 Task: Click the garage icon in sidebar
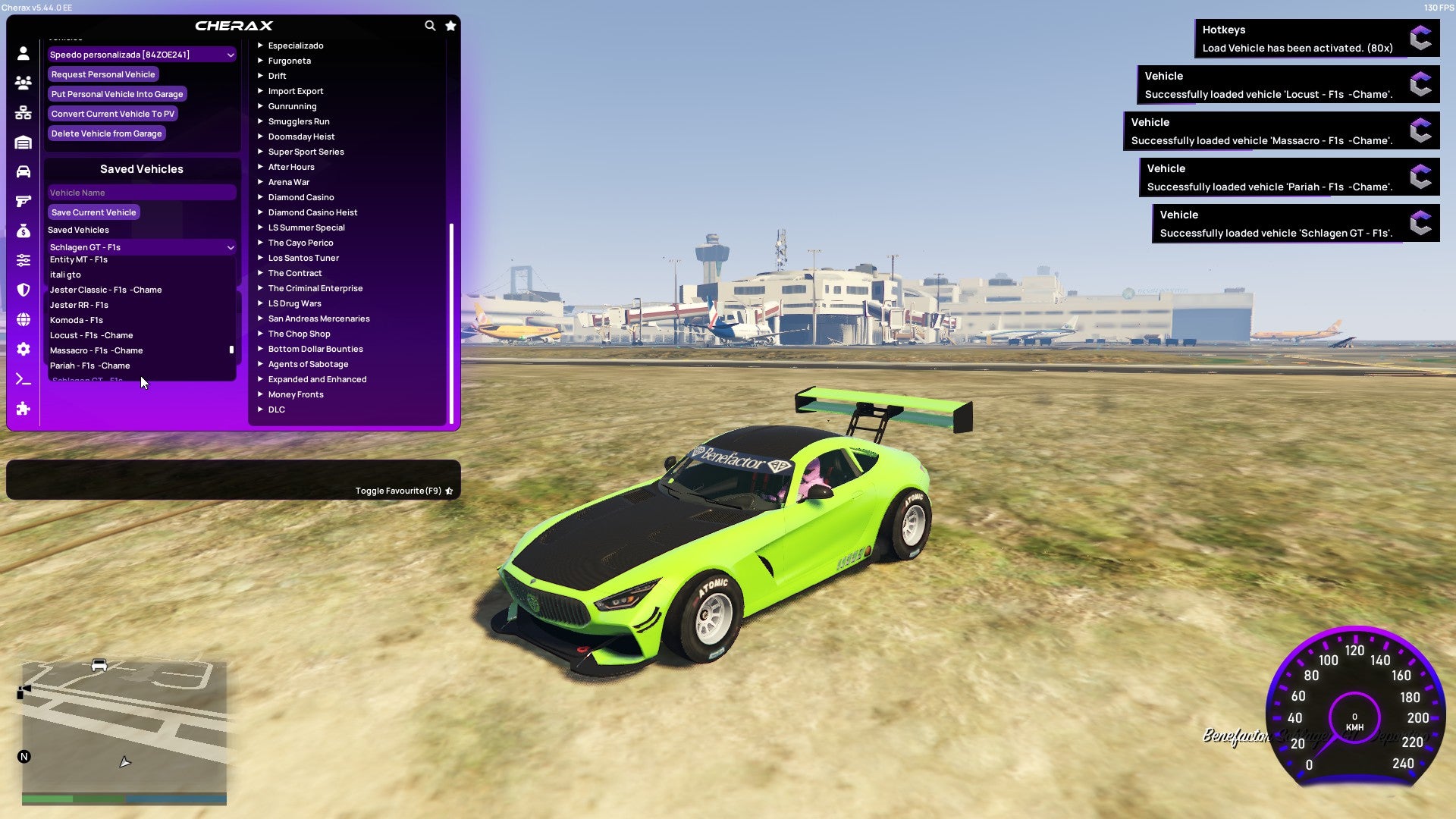click(x=23, y=141)
